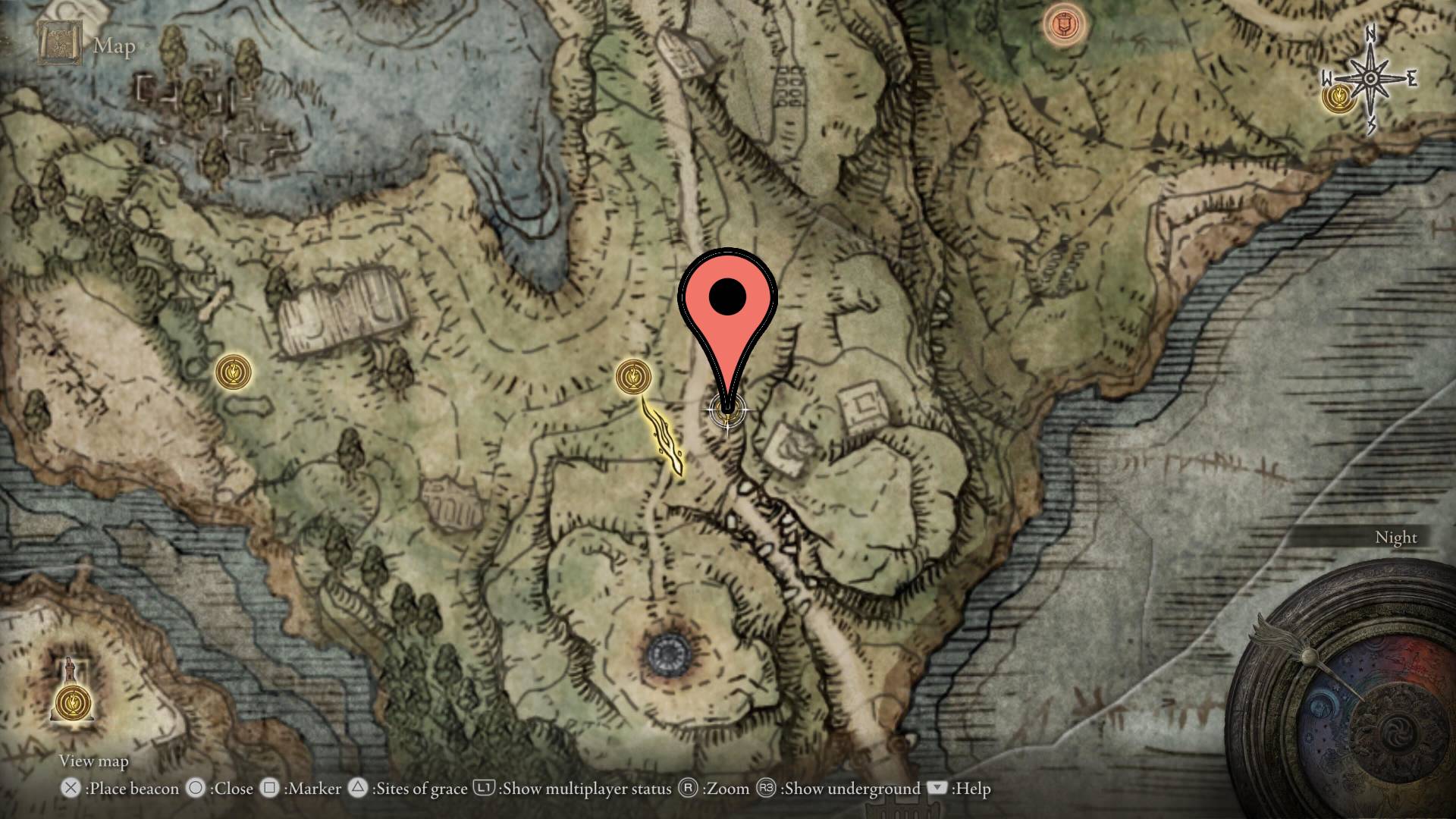Click the red fort icon at top of map
This screenshot has width=1456, height=819.
[1065, 23]
